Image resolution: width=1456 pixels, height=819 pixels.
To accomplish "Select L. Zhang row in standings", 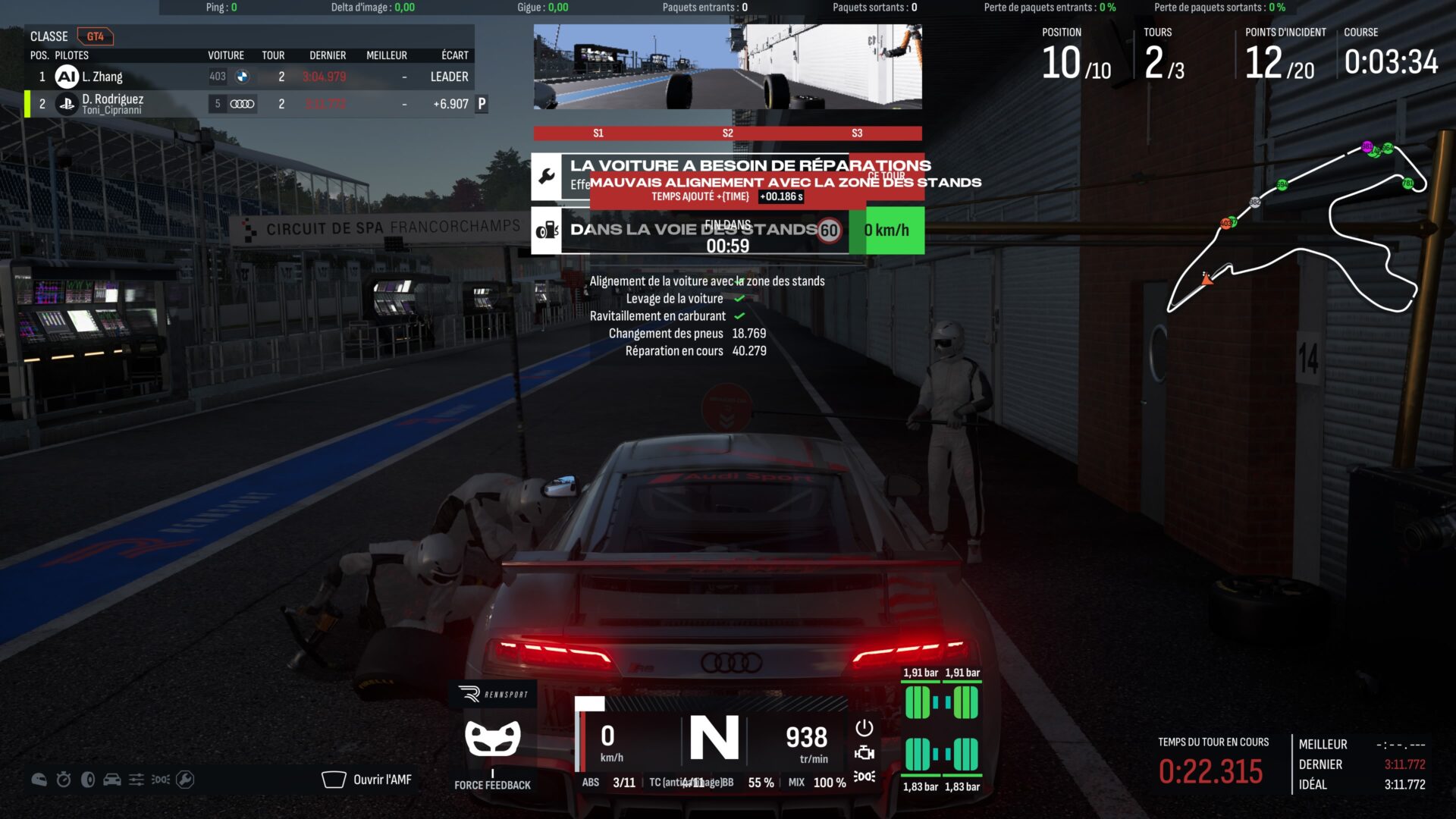I will 250,77.
